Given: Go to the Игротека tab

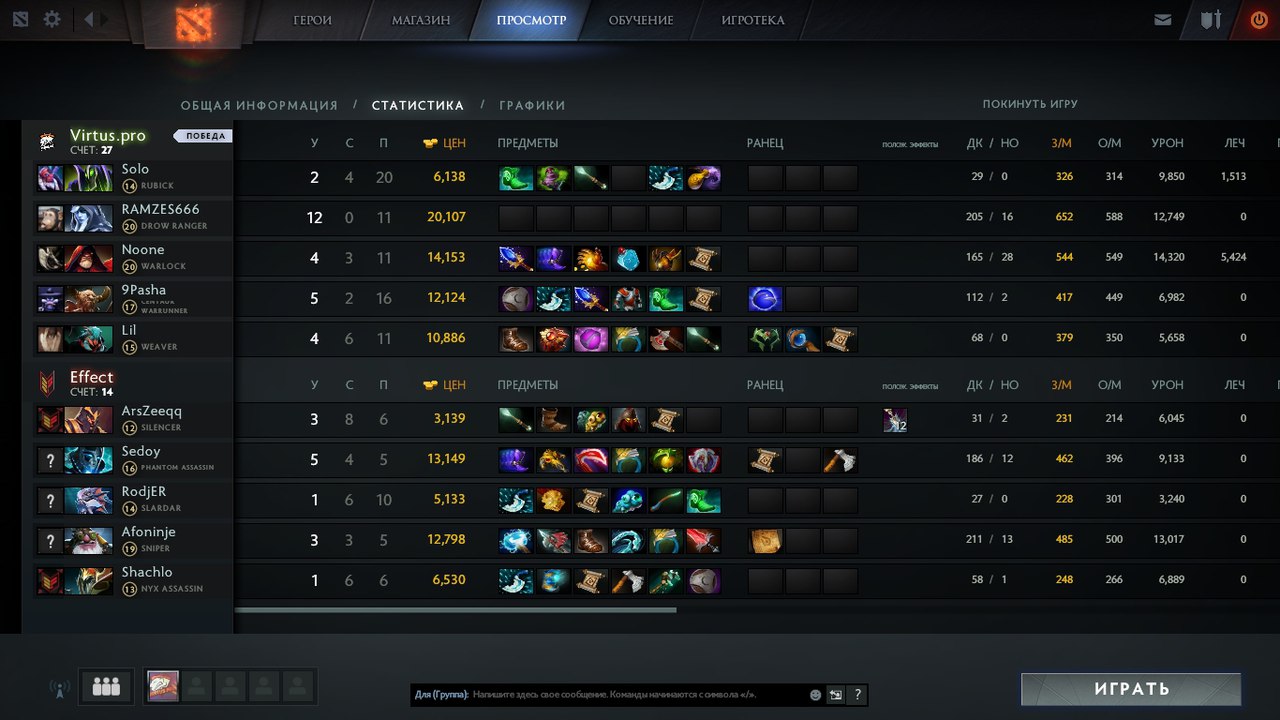Looking at the screenshot, I should coord(753,20).
